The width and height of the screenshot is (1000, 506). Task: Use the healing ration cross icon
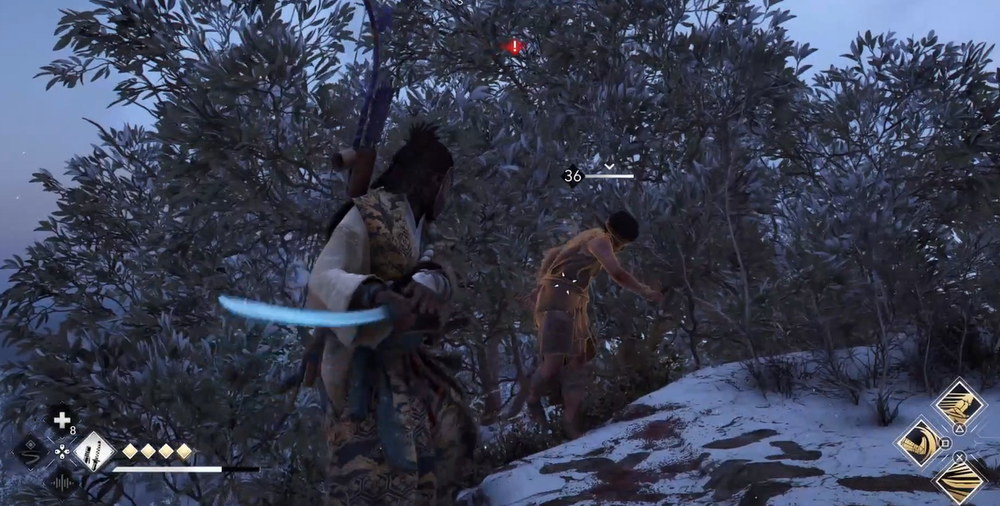[x=62, y=420]
